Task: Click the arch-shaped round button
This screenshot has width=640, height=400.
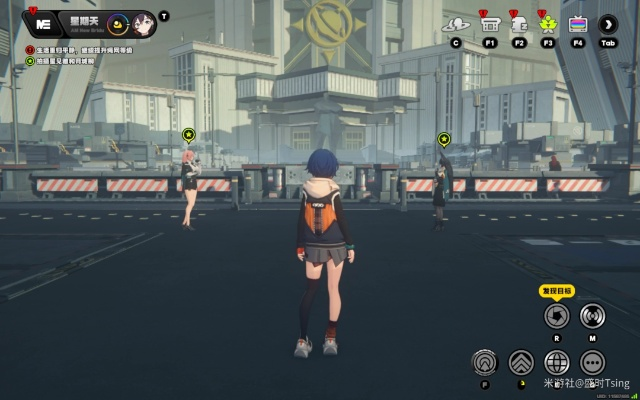Action: (x=485, y=362)
